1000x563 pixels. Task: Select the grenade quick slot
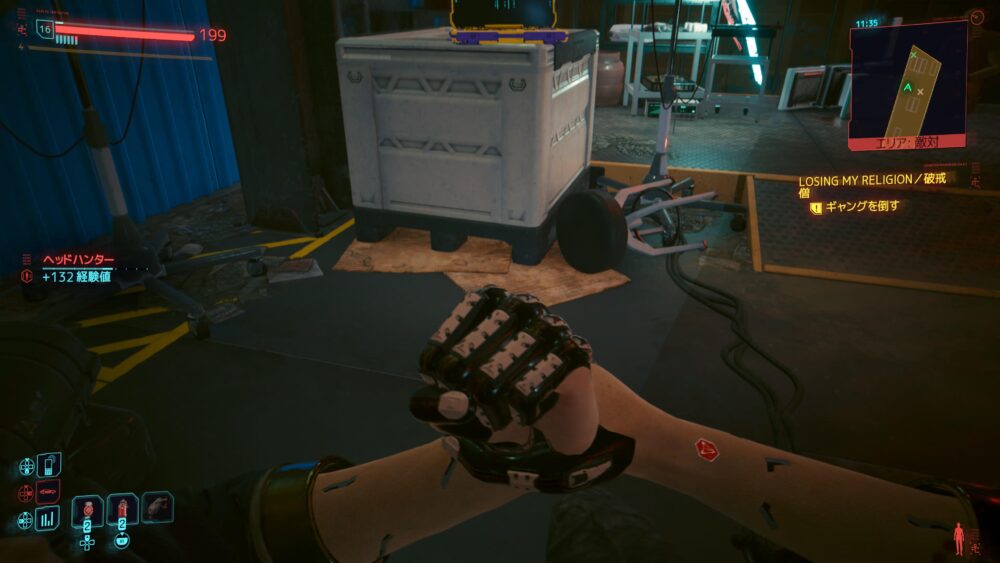tap(89, 509)
